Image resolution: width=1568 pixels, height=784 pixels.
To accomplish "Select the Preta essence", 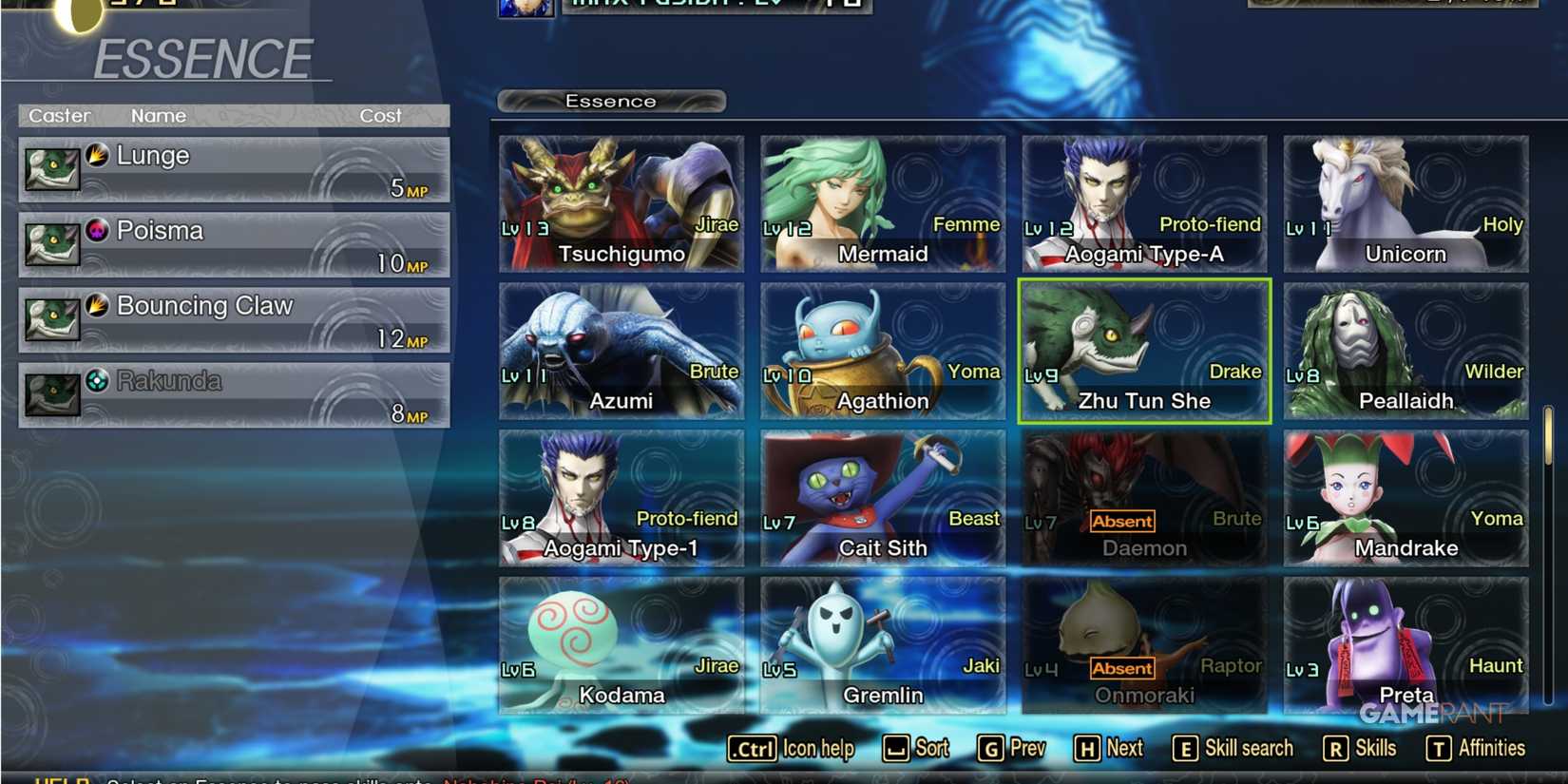I will click(x=1405, y=644).
